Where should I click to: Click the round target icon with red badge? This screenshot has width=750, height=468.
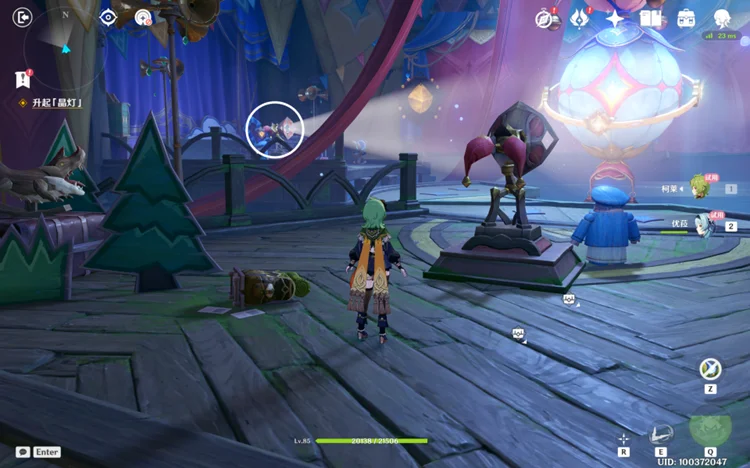pyautogui.click(x=144, y=18)
